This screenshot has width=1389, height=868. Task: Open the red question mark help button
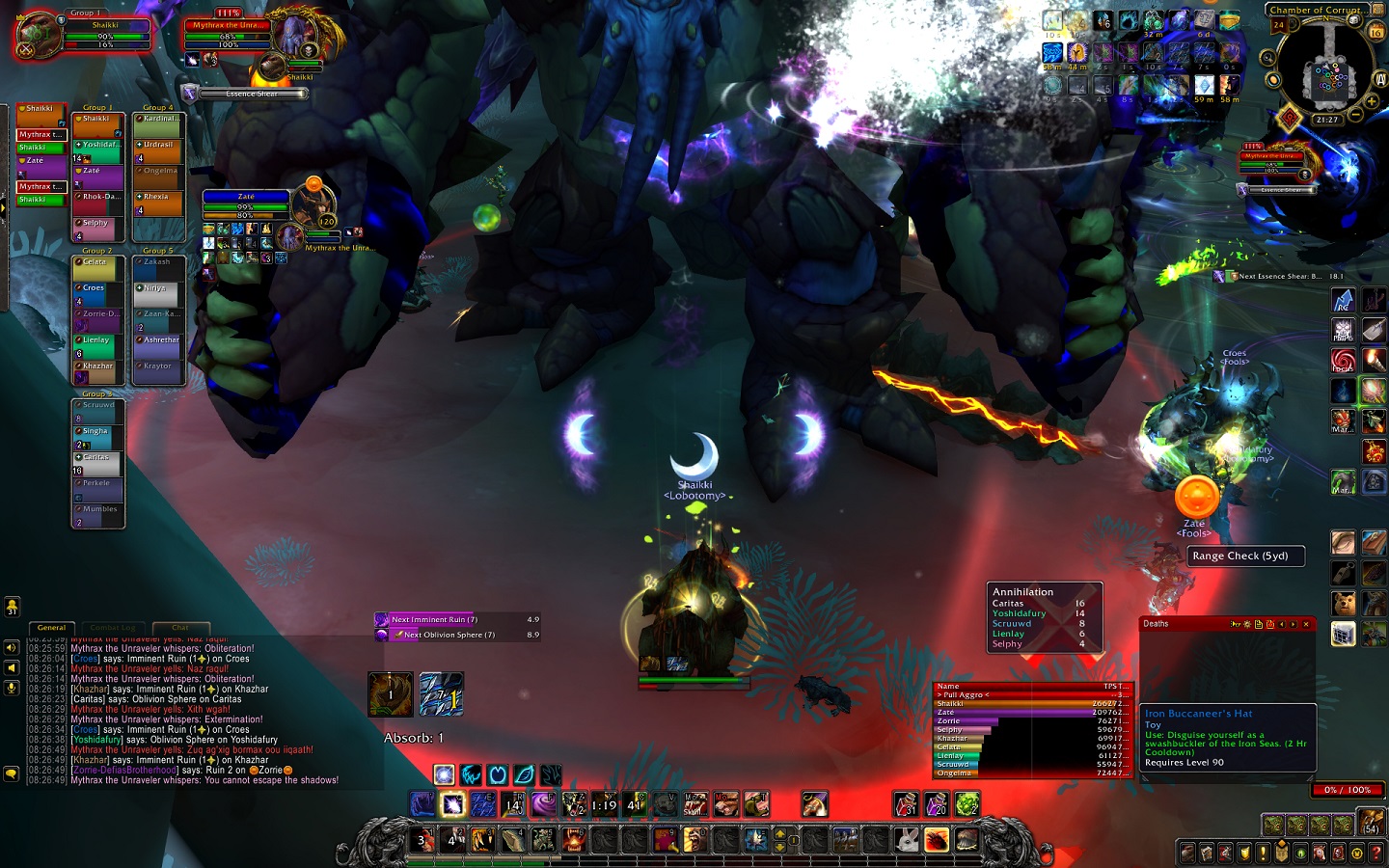pos(1376,853)
